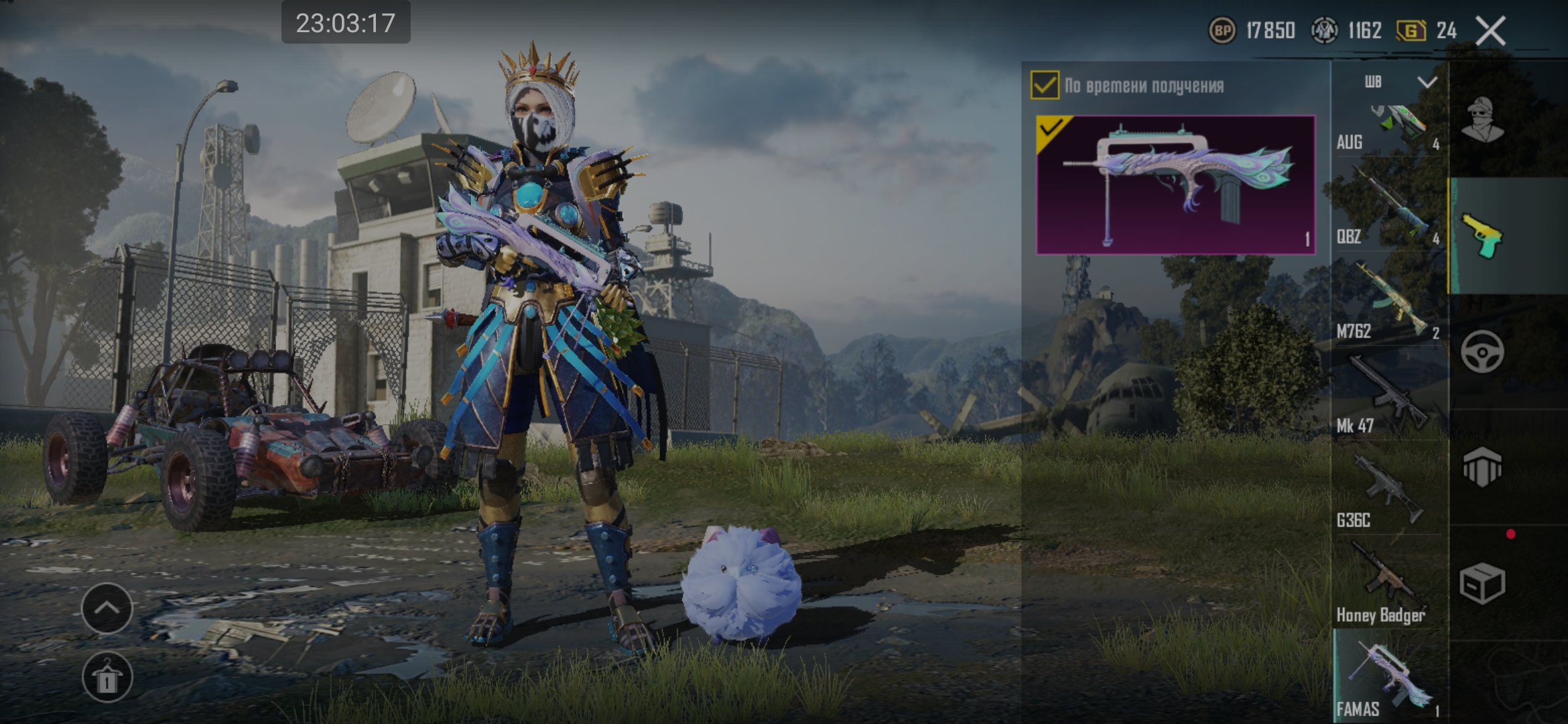
Task: Toggle the 'По времени получения' sort checkbox
Action: 1045,85
